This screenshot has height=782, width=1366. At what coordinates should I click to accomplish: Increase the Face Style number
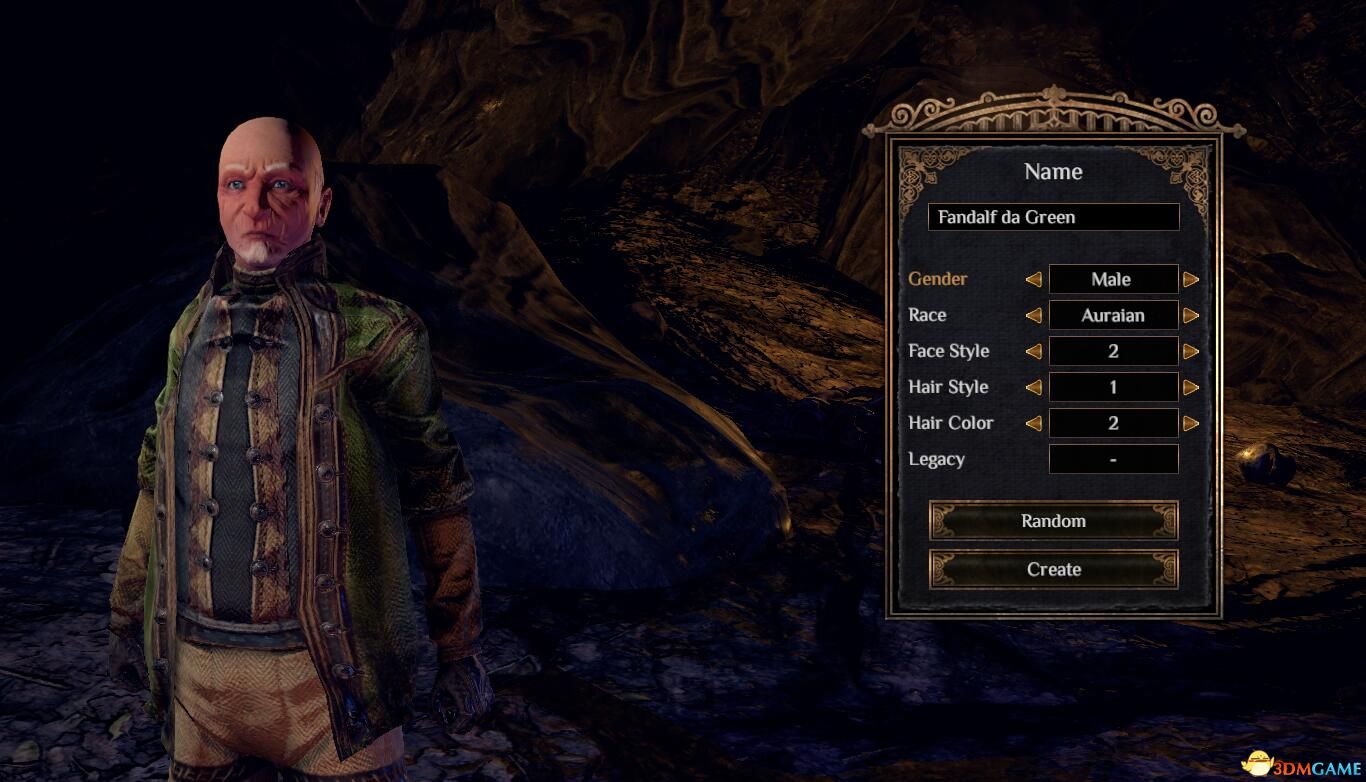click(1190, 352)
